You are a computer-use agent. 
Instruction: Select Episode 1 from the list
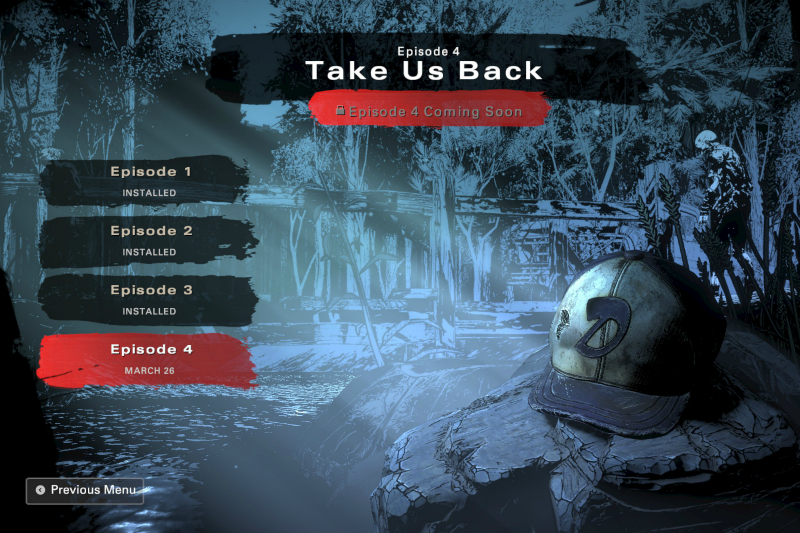[149, 180]
